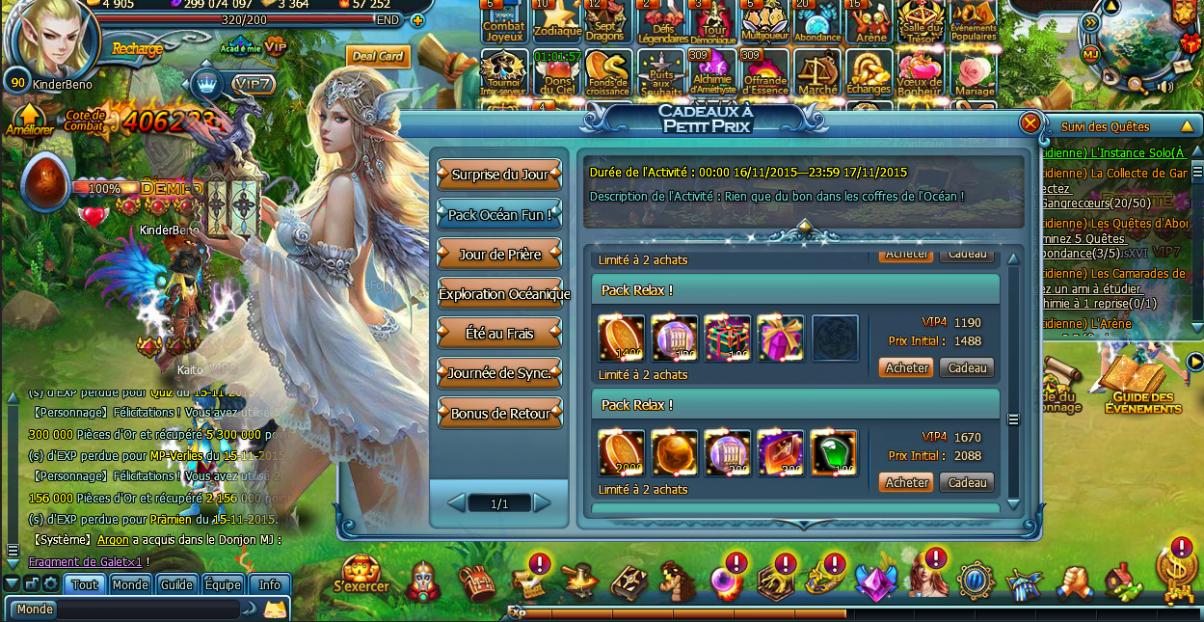The width and height of the screenshot is (1204, 622).
Task: Open the Arène event icon
Action: 869,20
